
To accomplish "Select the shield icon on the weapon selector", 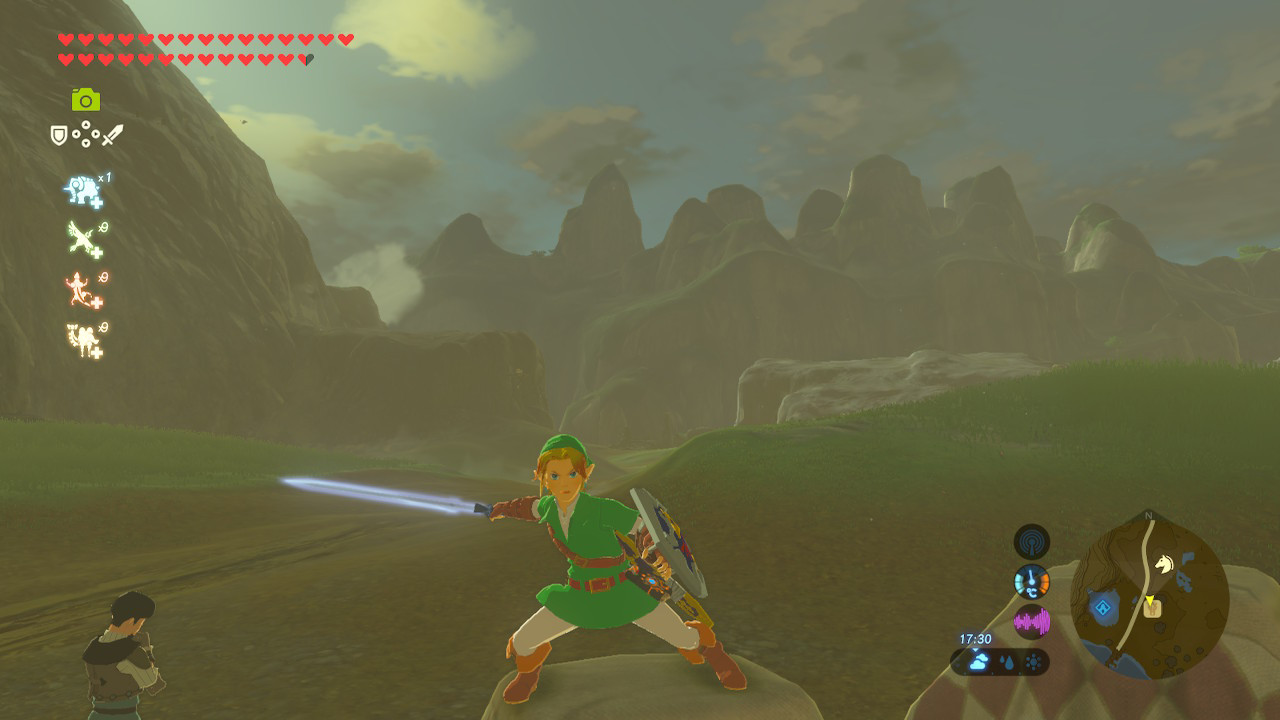I will 57,133.
